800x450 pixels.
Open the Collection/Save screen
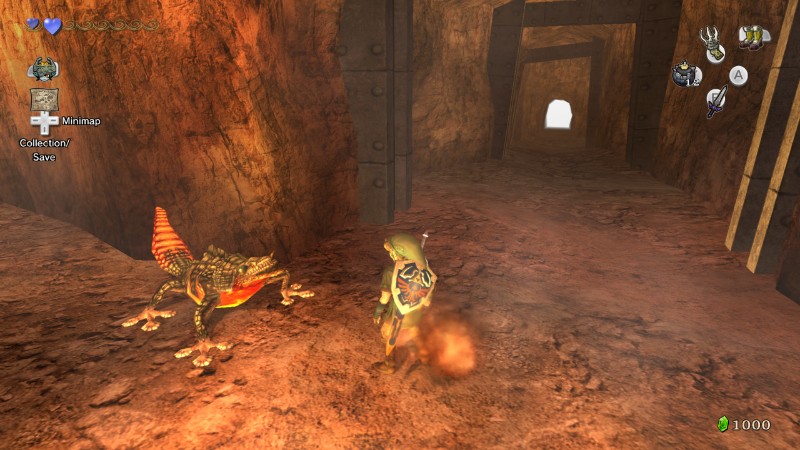coord(42,149)
